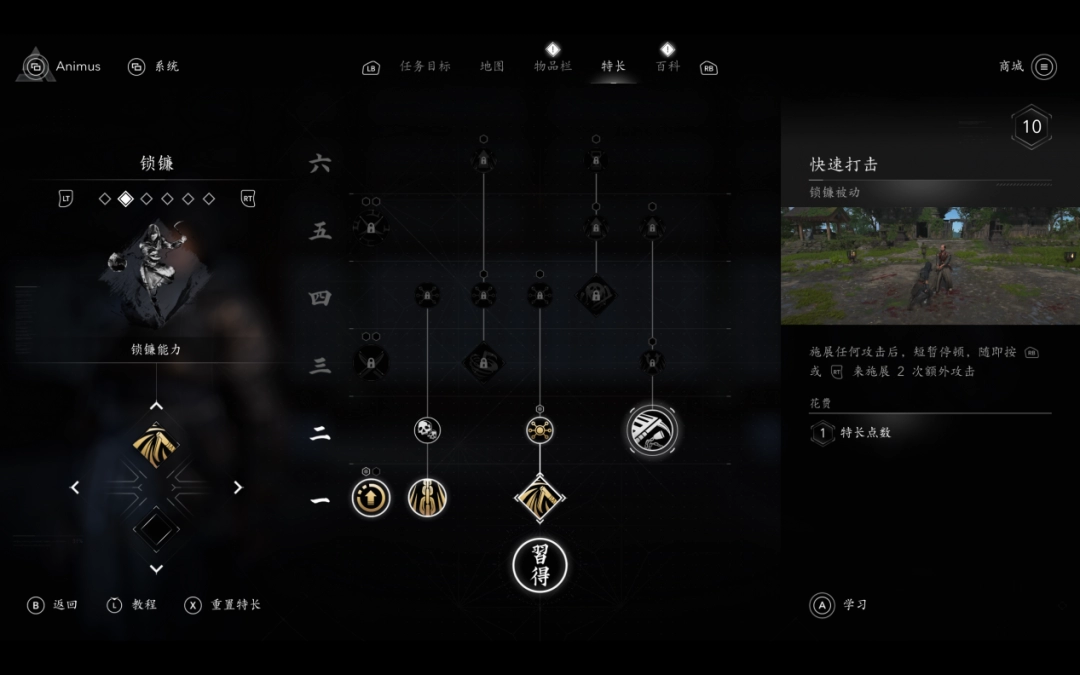Select the highlighted 快速打击 kusarigama skill node
The width and height of the screenshot is (1080, 675).
pyautogui.click(x=652, y=430)
